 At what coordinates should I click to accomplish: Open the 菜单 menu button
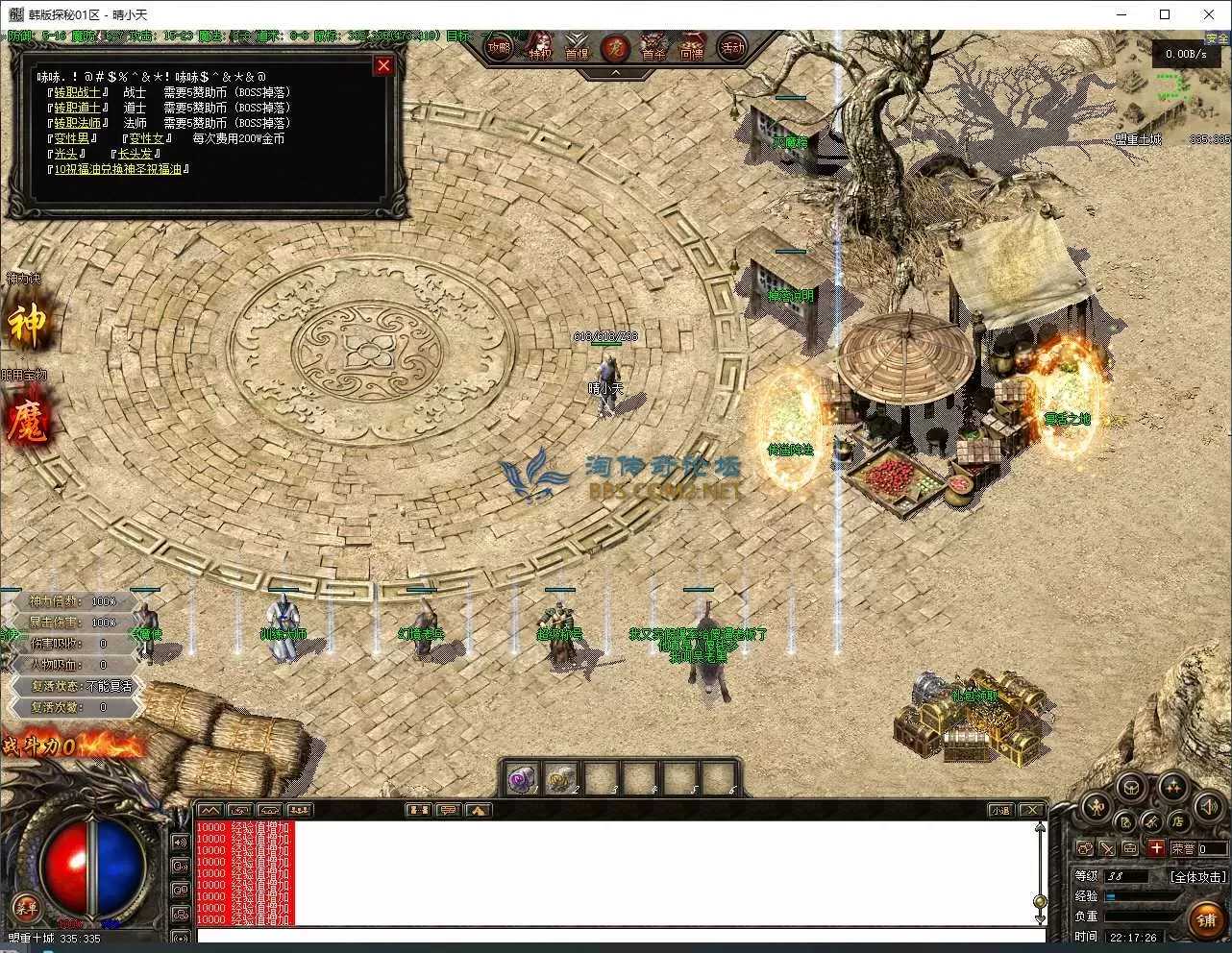(x=26, y=906)
